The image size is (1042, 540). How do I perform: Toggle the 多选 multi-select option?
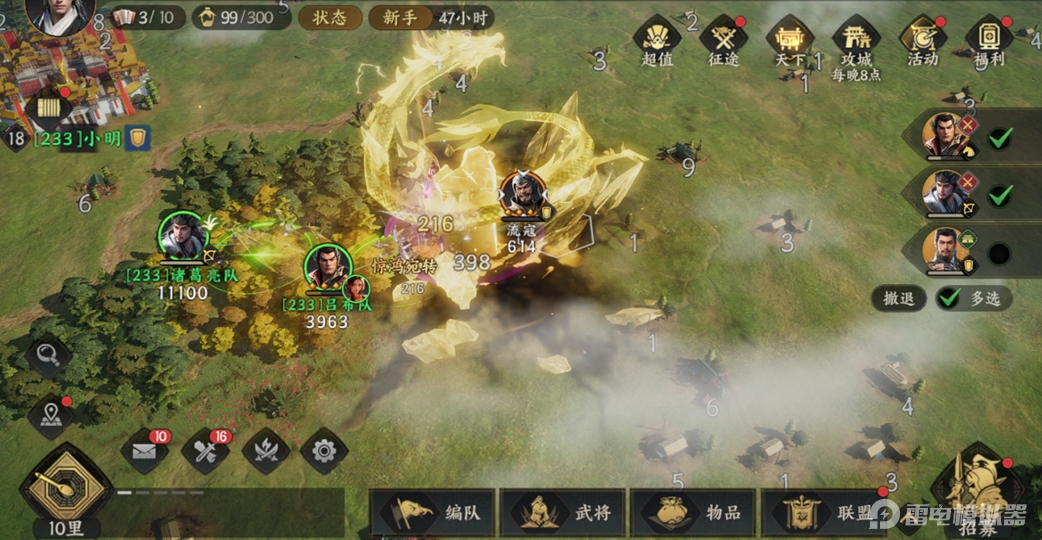click(x=974, y=298)
